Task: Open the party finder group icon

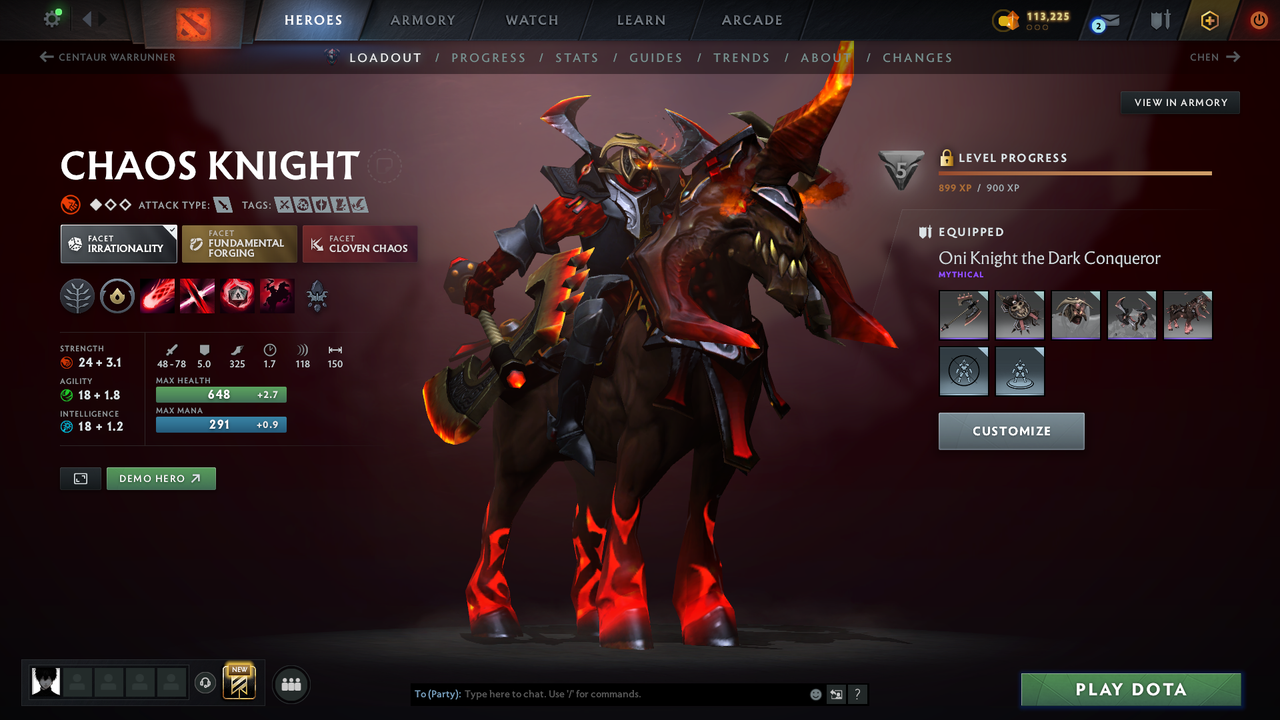Action: (290, 684)
